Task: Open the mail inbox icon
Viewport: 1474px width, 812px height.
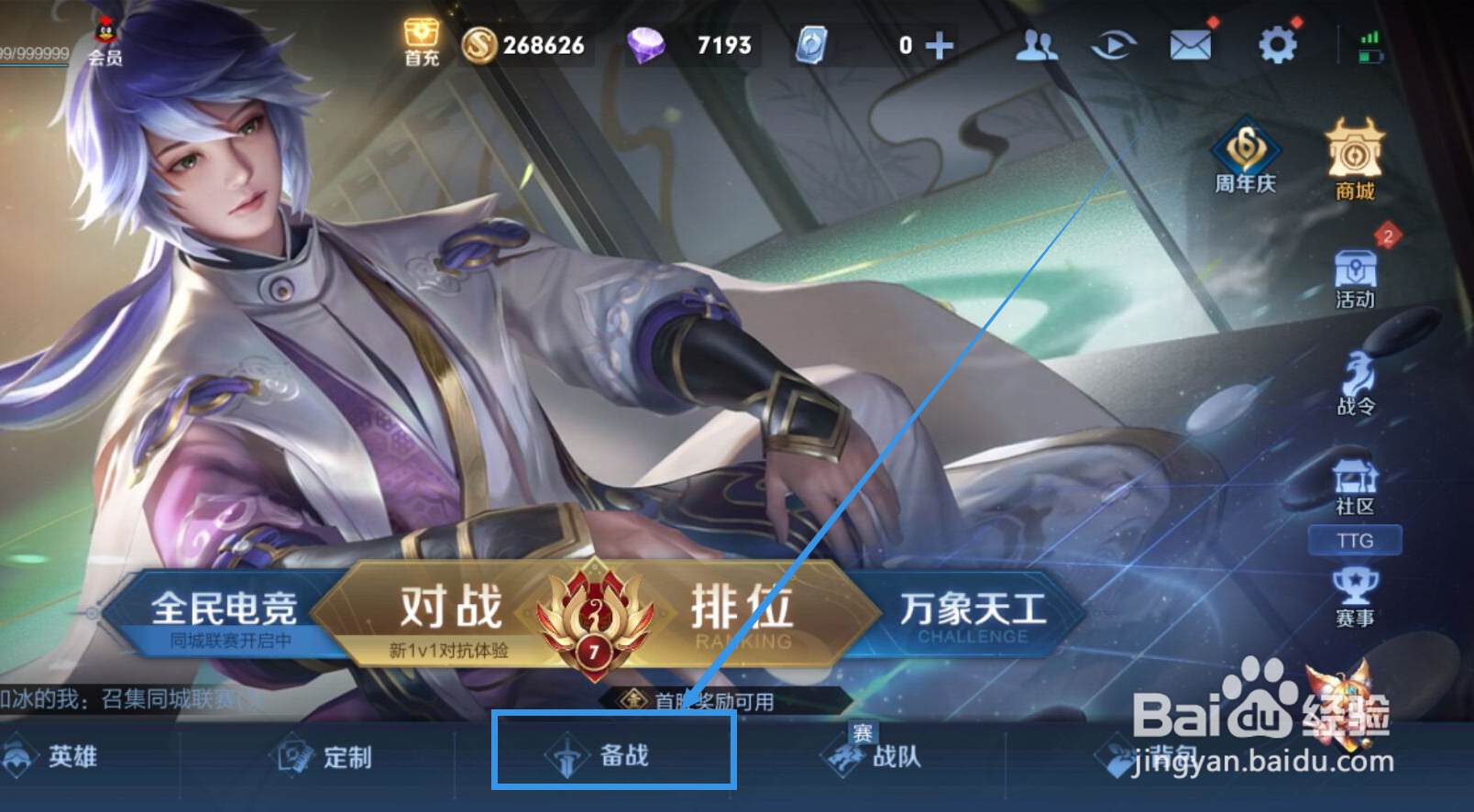Action: point(1190,43)
